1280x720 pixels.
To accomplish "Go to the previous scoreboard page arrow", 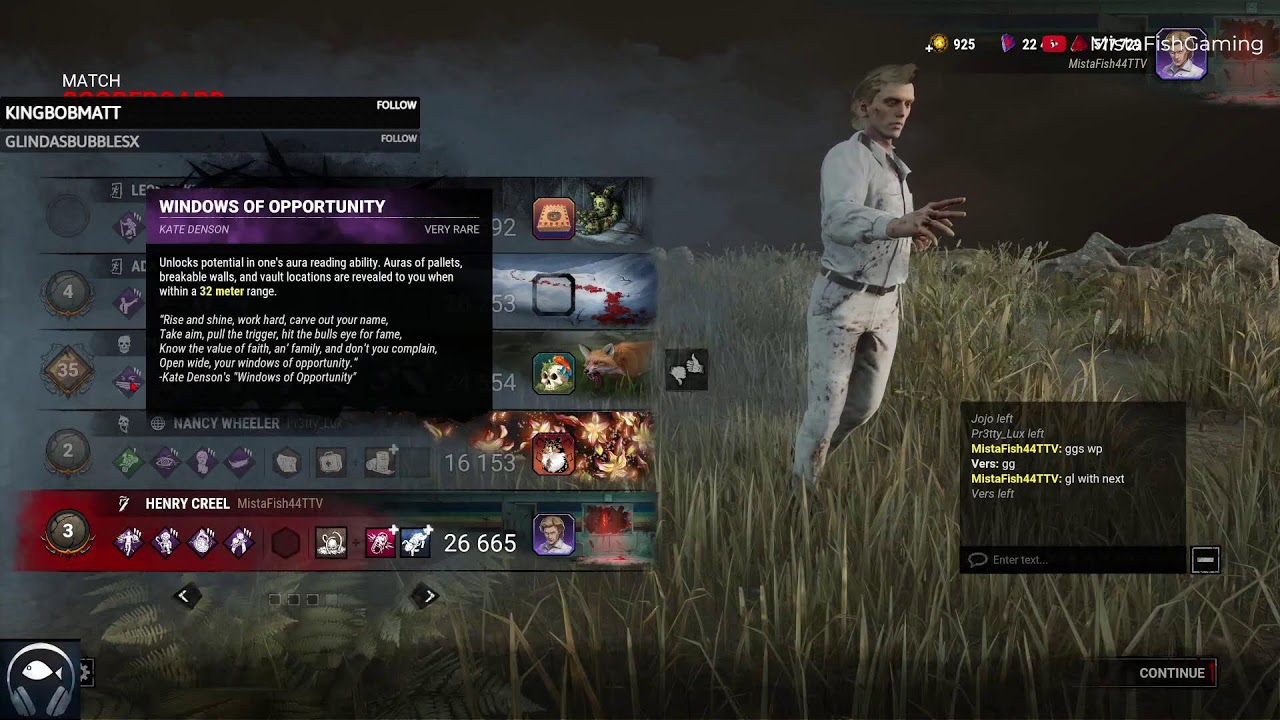I will coord(183,596).
